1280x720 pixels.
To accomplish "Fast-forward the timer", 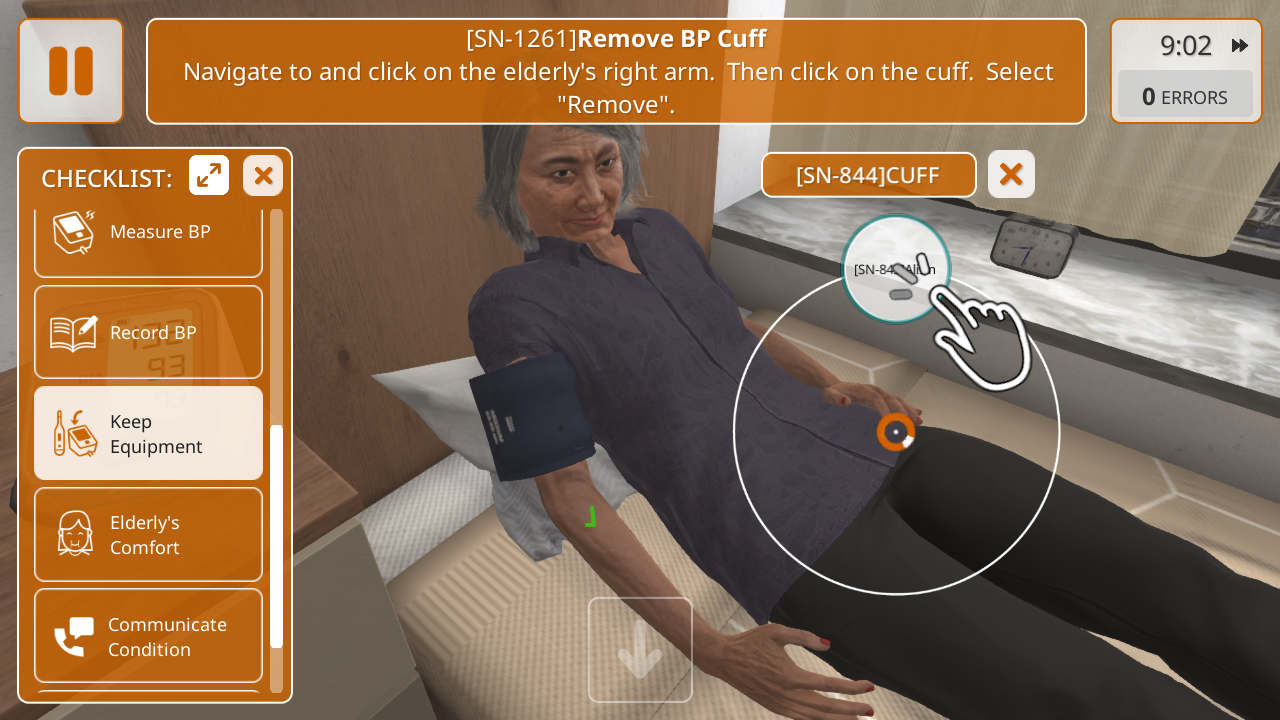I will pyautogui.click(x=1240, y=46).
